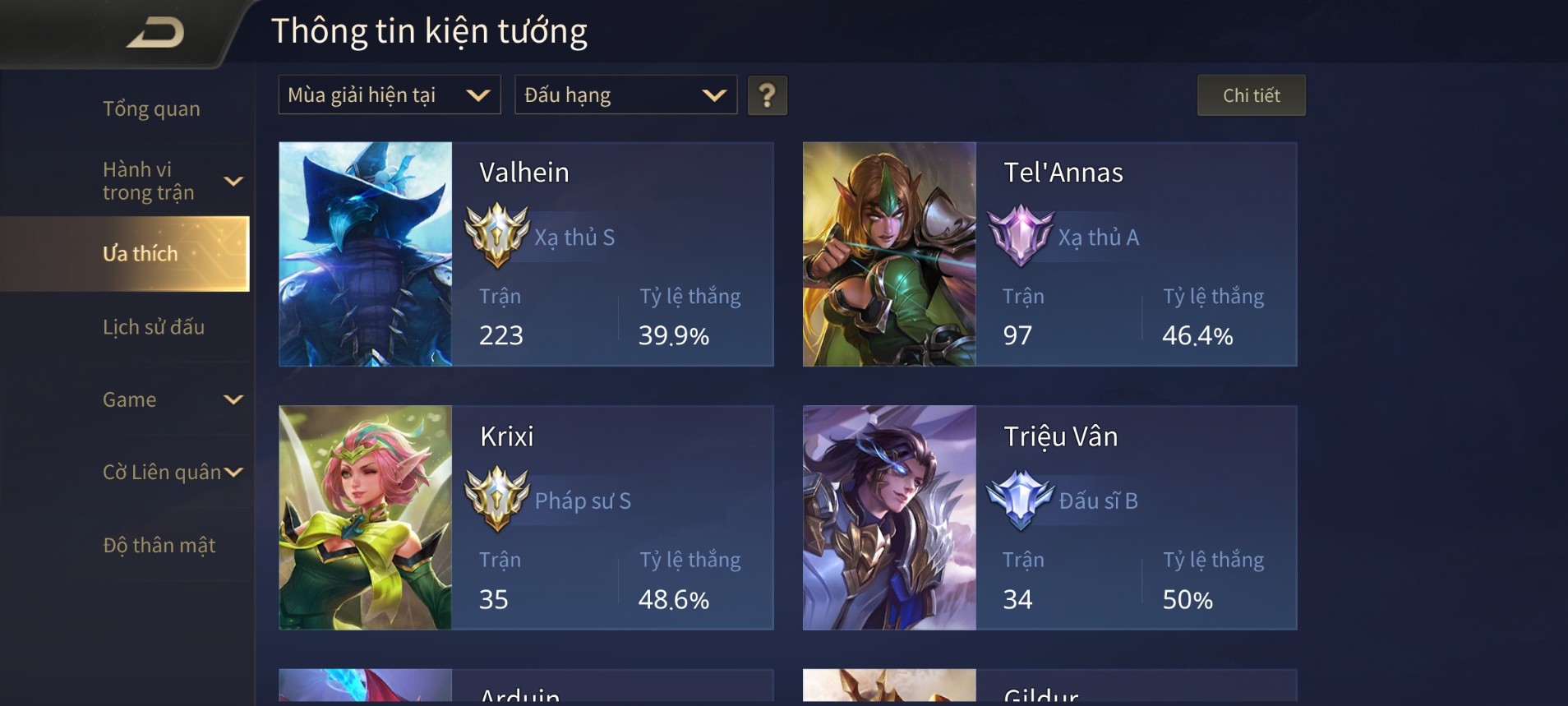
Task: Go back using the return arrow
Action: 154,34
